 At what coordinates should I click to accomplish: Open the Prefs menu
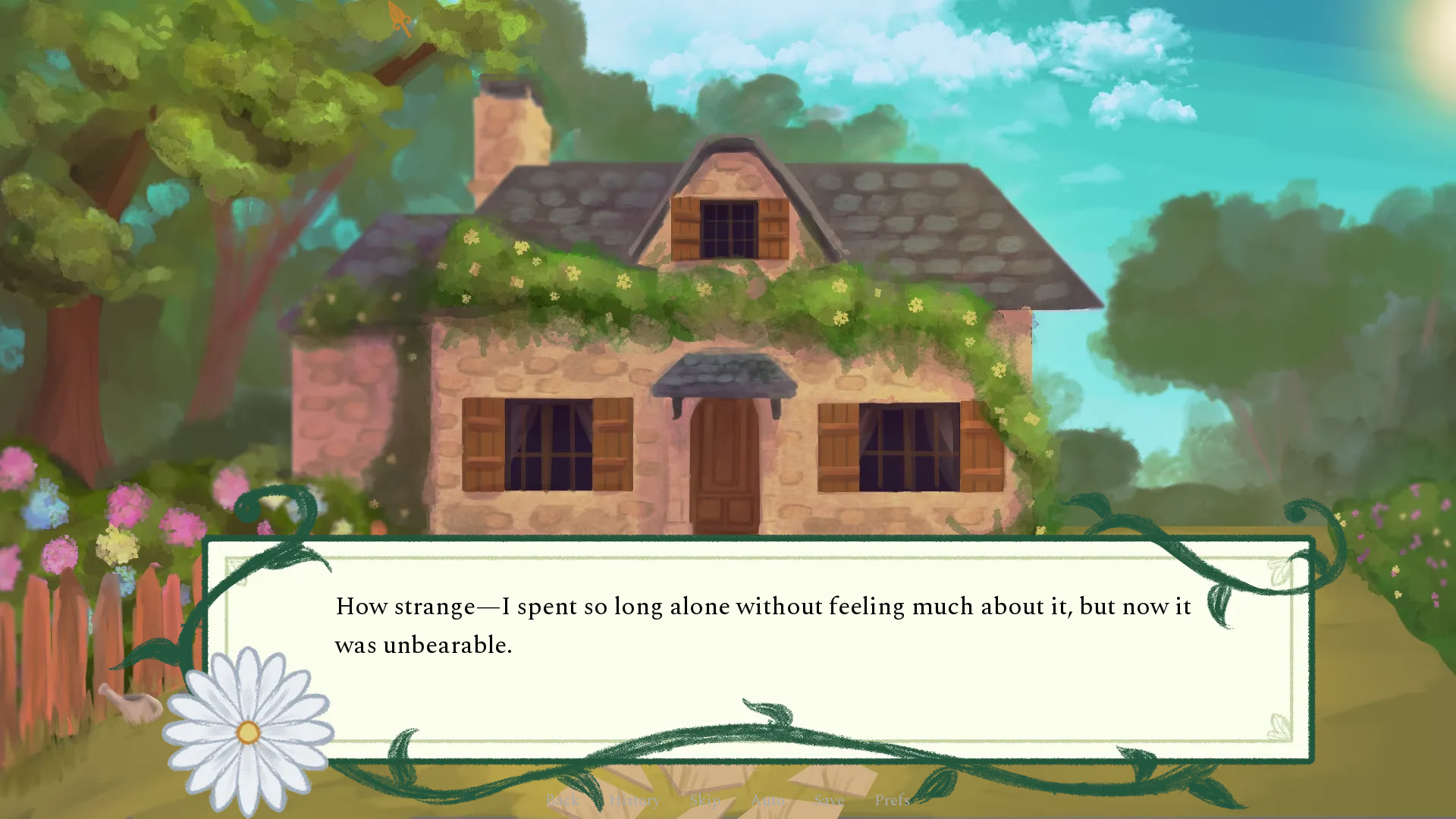pos(892,800)
